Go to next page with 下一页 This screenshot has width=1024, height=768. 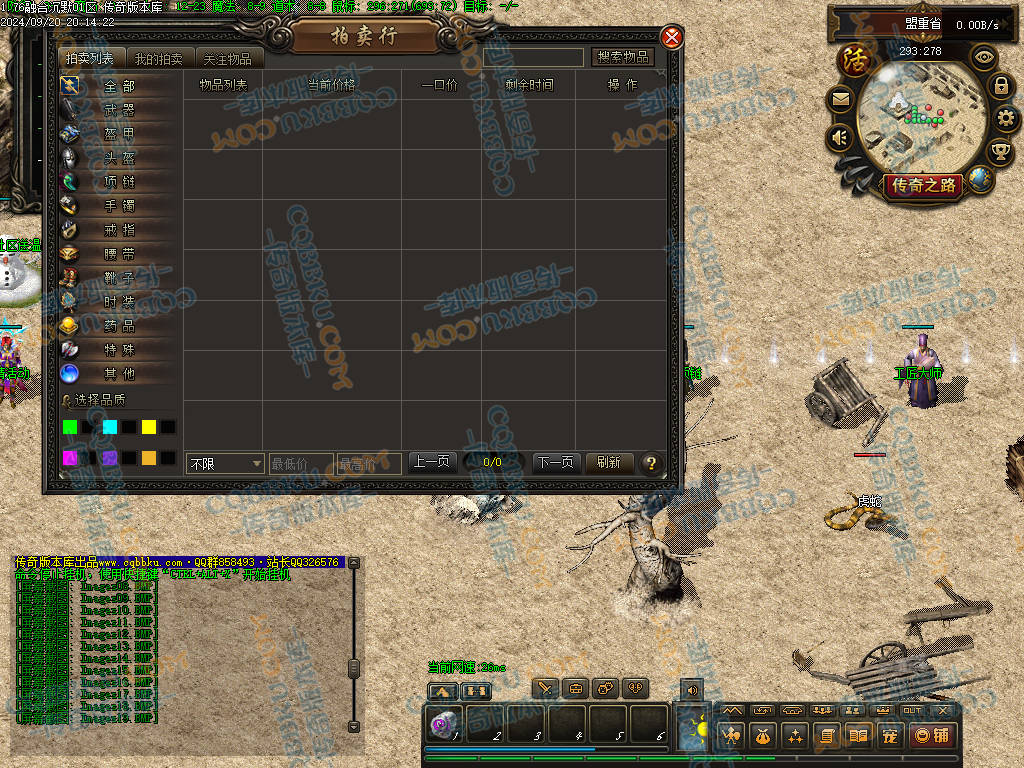555,462
